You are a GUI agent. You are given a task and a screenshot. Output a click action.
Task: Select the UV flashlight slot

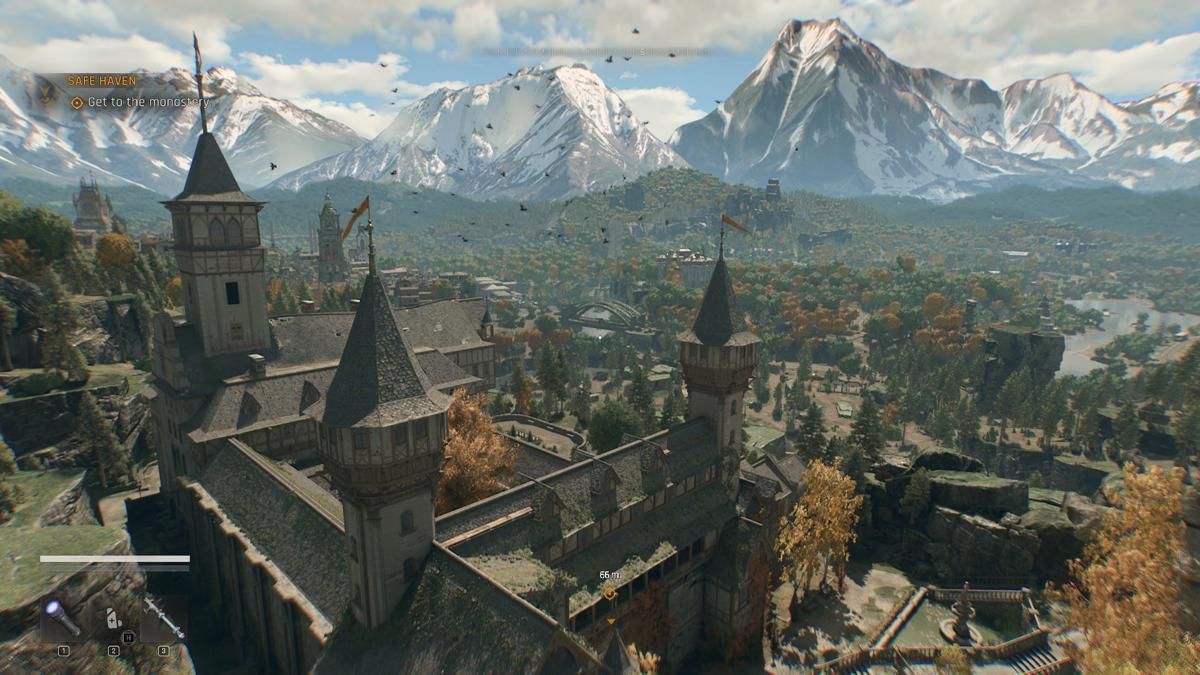(63, 620)
